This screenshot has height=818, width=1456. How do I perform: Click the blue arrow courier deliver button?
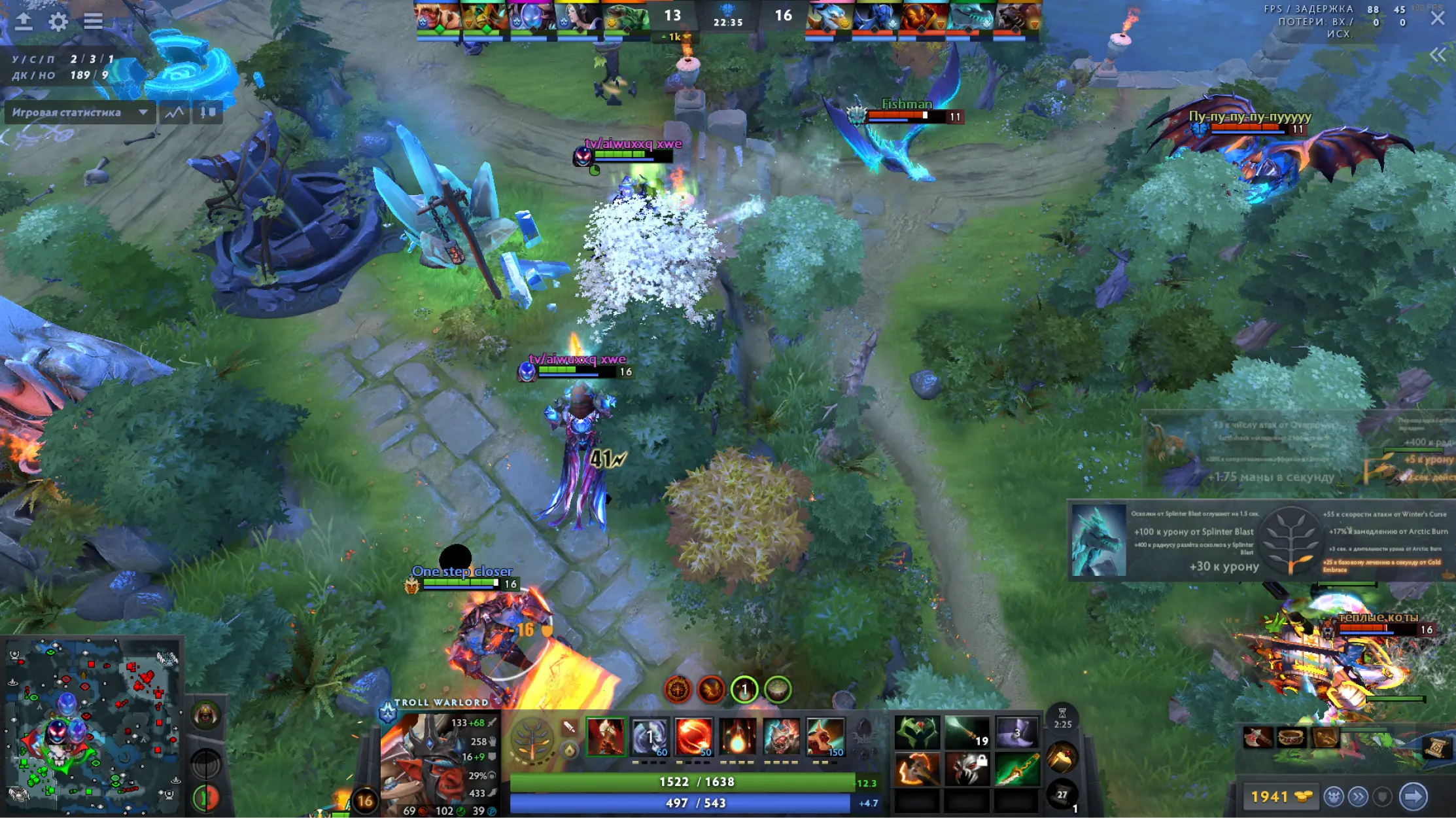tap(1413, 796)
